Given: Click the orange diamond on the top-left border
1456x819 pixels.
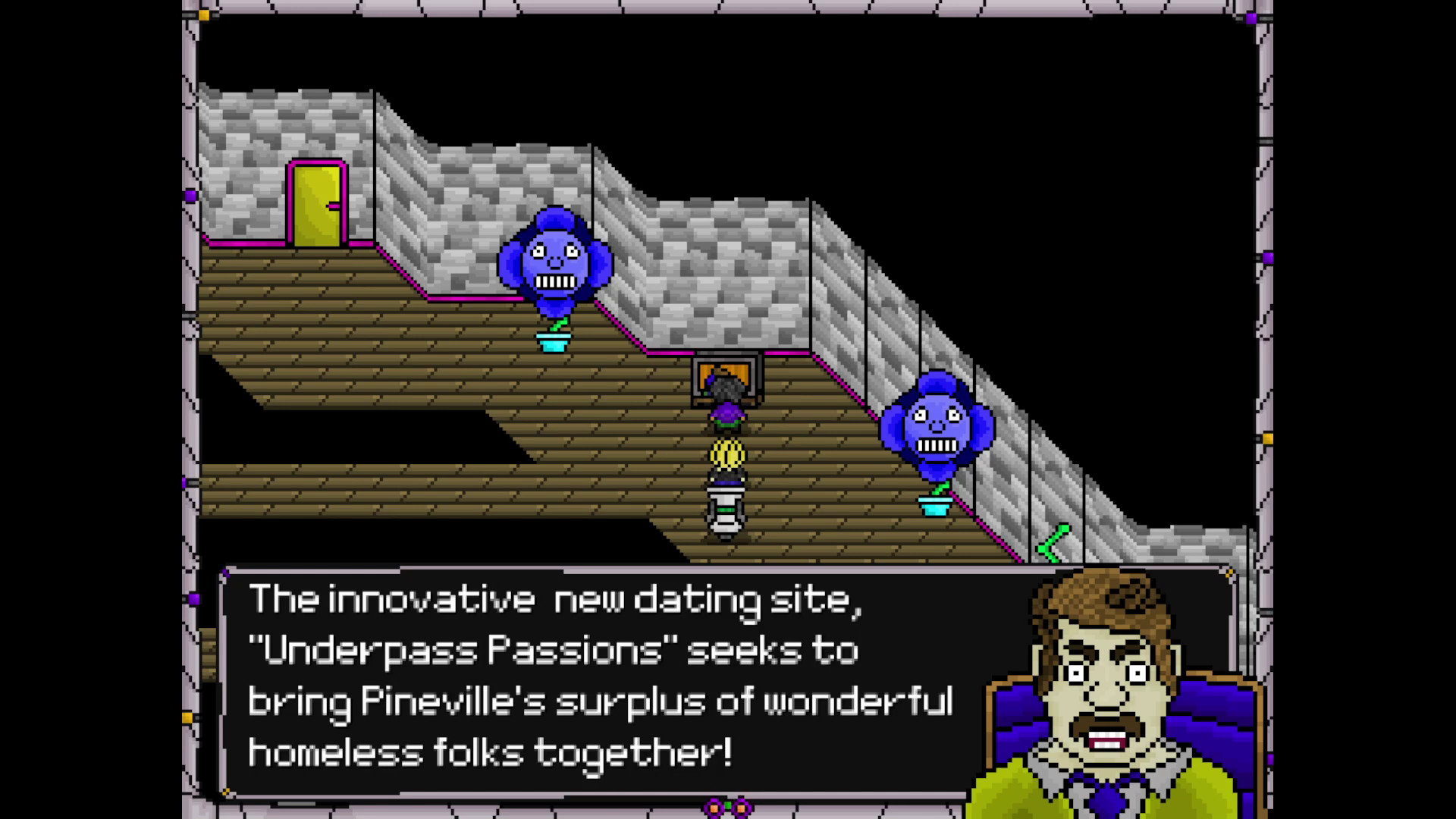Looking at the screenshot, I should [x=203, y=14].
